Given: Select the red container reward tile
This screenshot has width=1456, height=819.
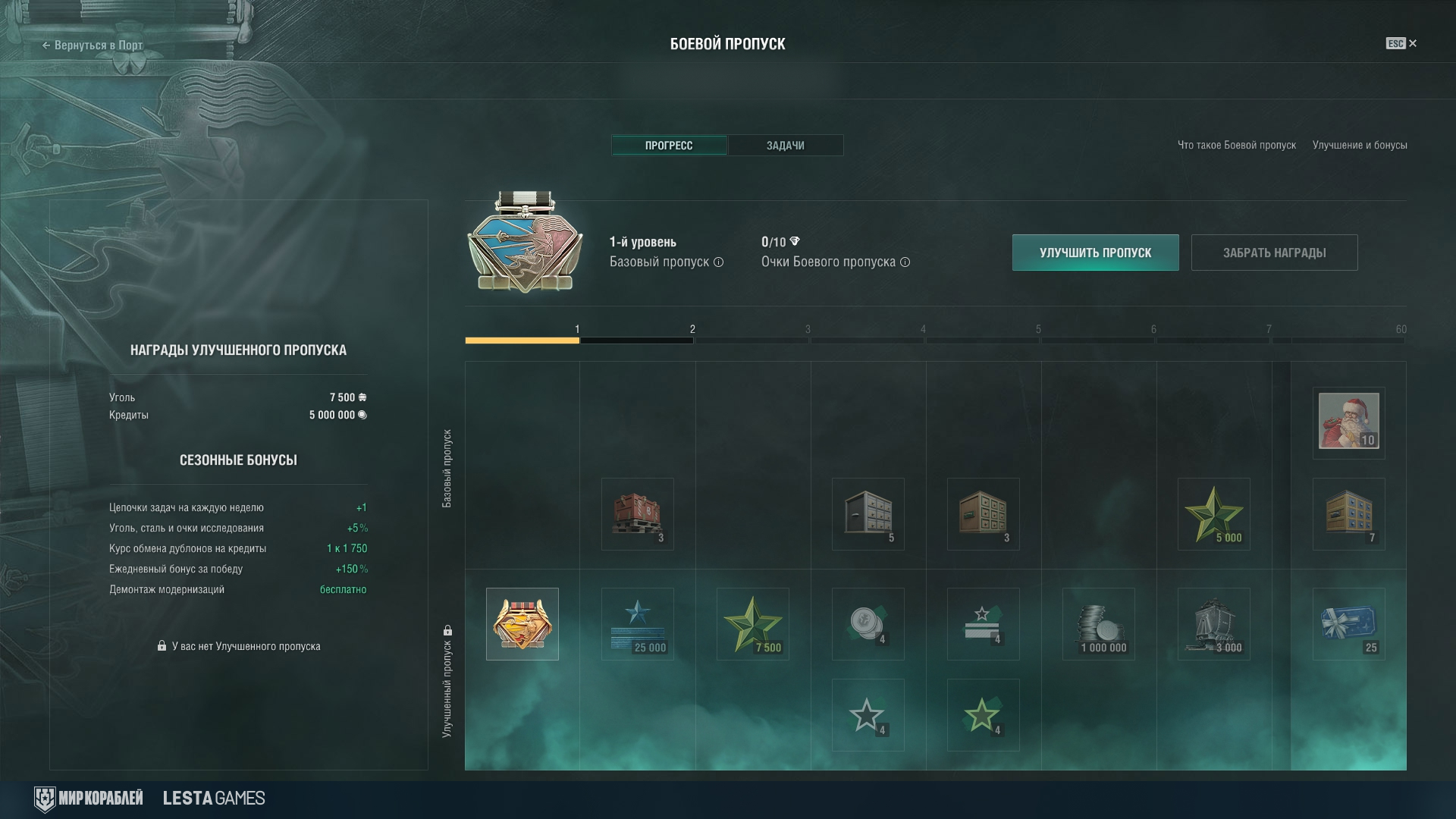Looking at the screenshot, I should (637, 513).
